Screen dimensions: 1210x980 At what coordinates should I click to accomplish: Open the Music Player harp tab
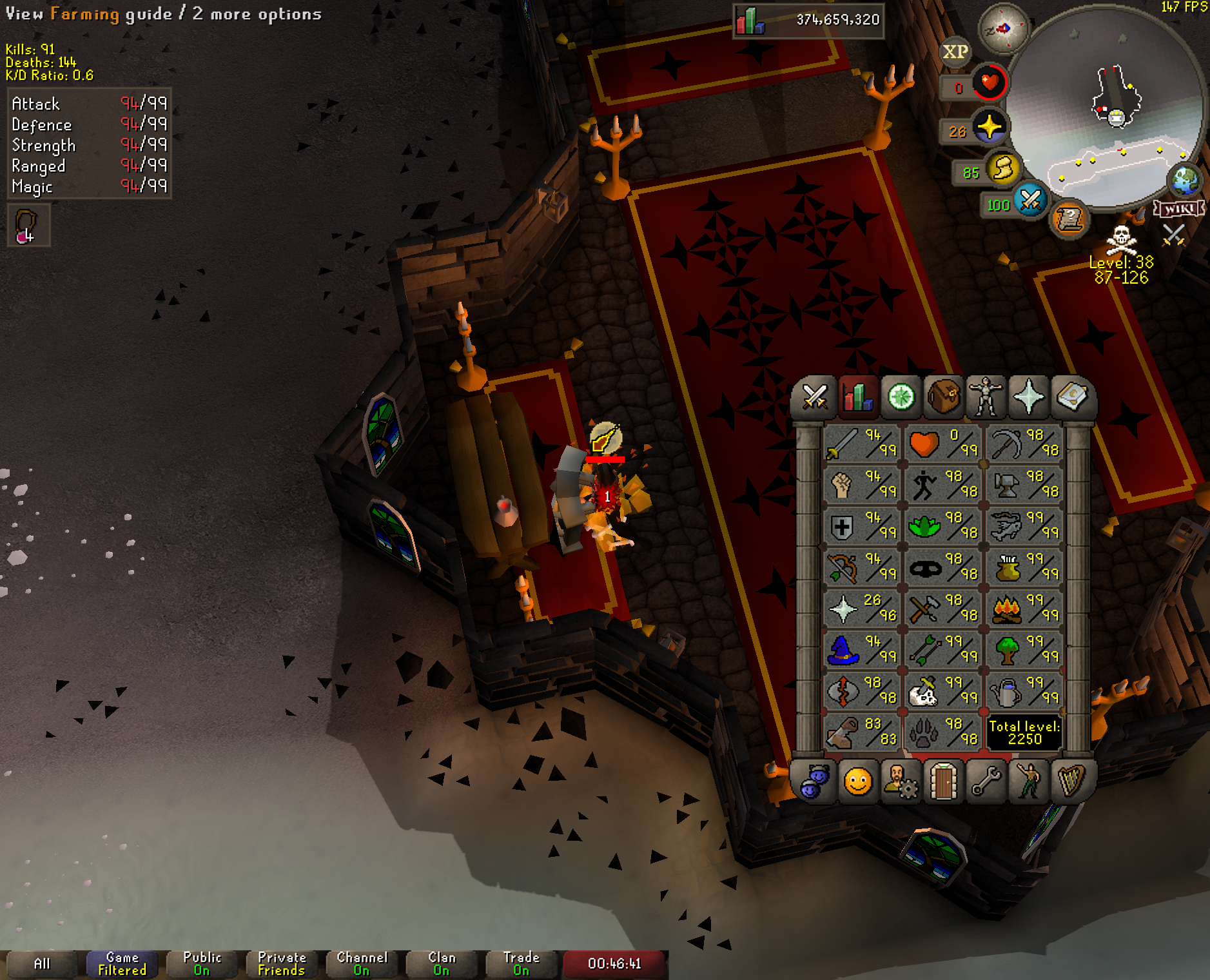coord(1071,782)
